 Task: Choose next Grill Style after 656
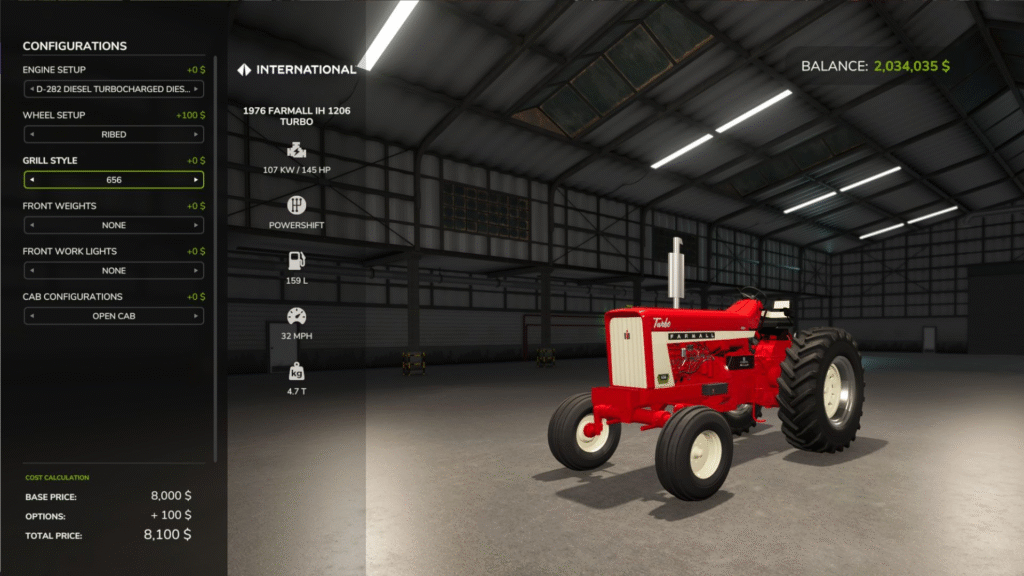pyautogui.click(x=196, y=180)
